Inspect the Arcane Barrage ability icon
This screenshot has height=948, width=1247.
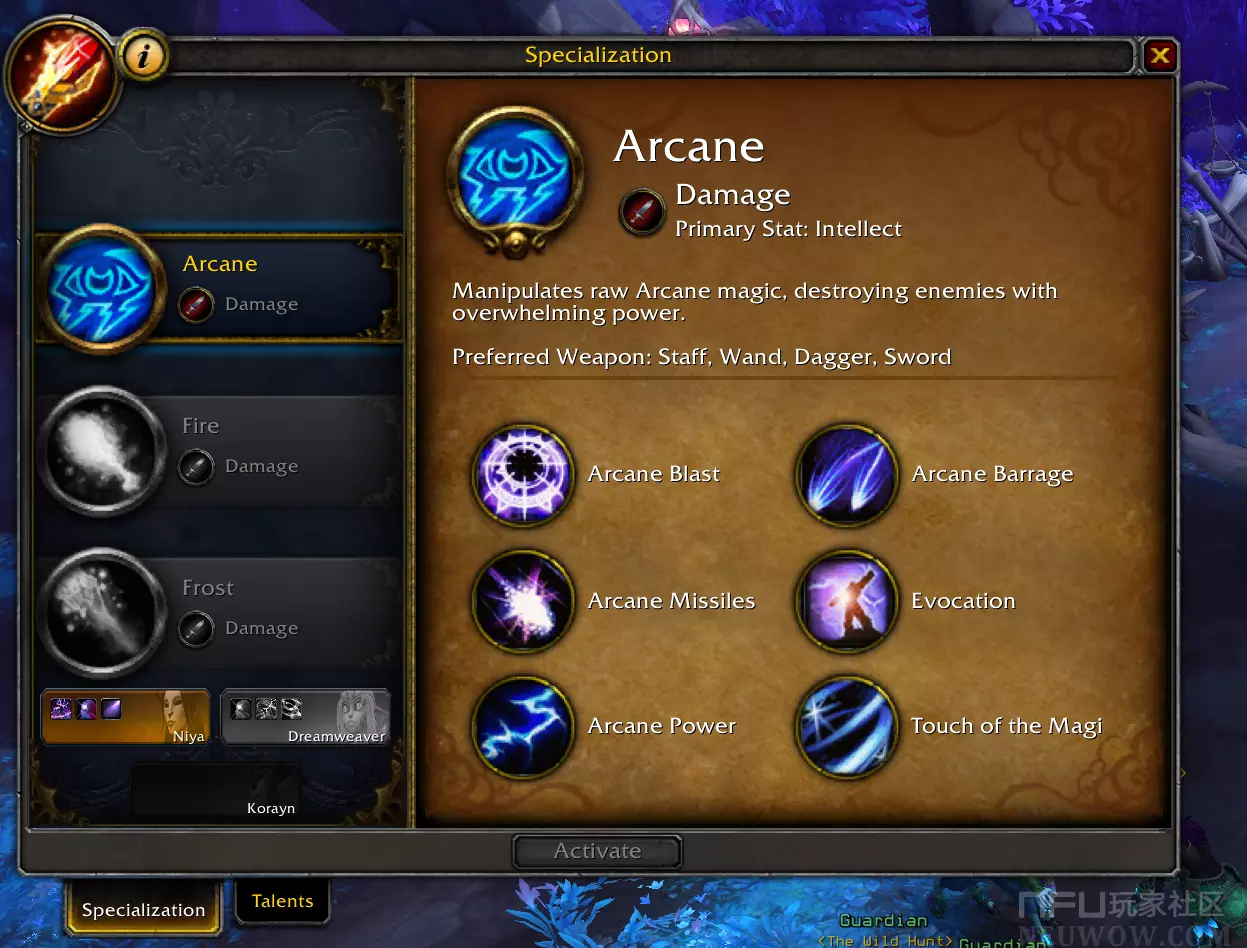pyautogui.click(x=846, y=475)
